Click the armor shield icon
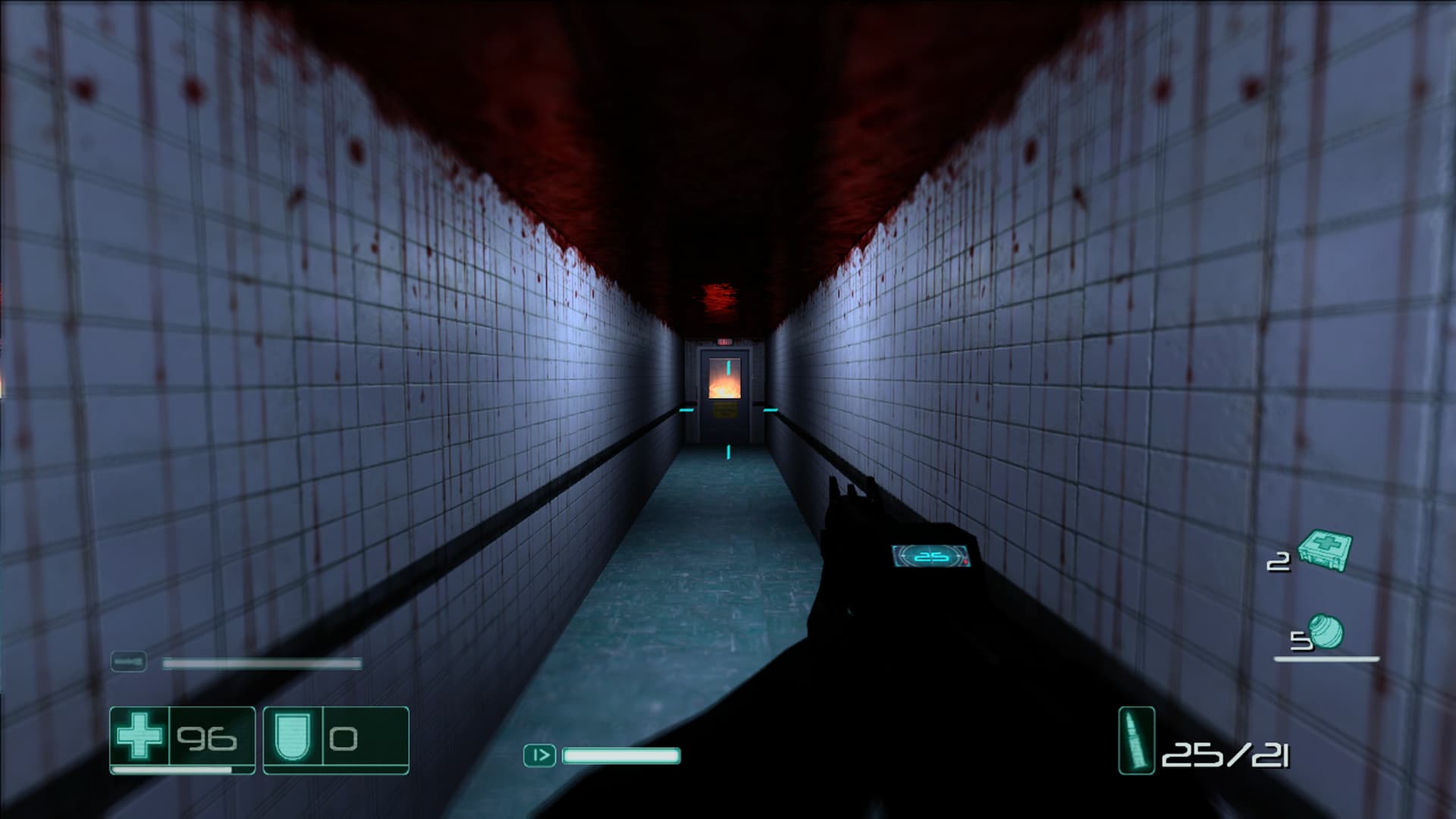Screen dimensions: 1456x819 292,736
